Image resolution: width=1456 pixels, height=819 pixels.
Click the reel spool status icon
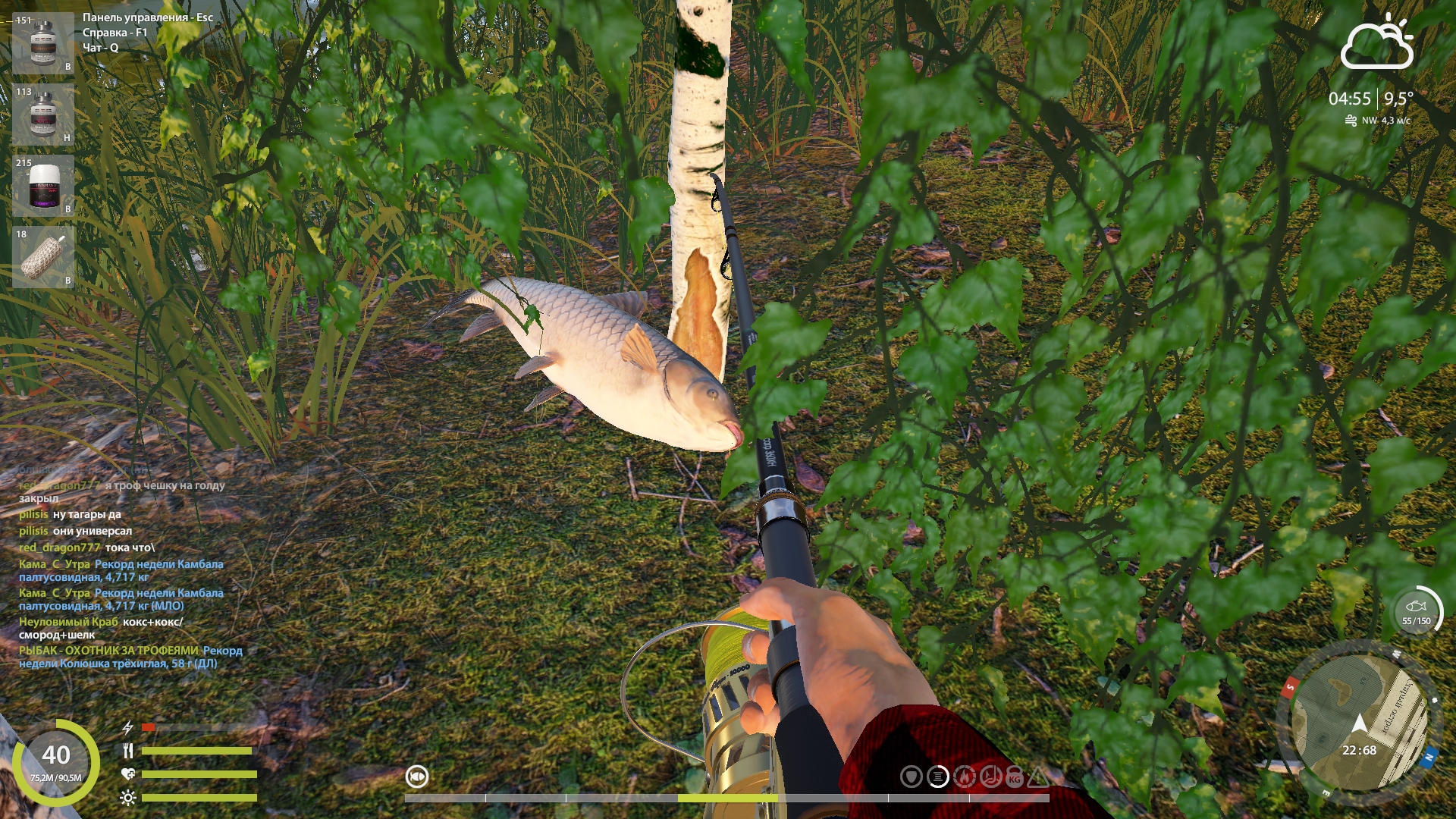[x=938, y=777]
